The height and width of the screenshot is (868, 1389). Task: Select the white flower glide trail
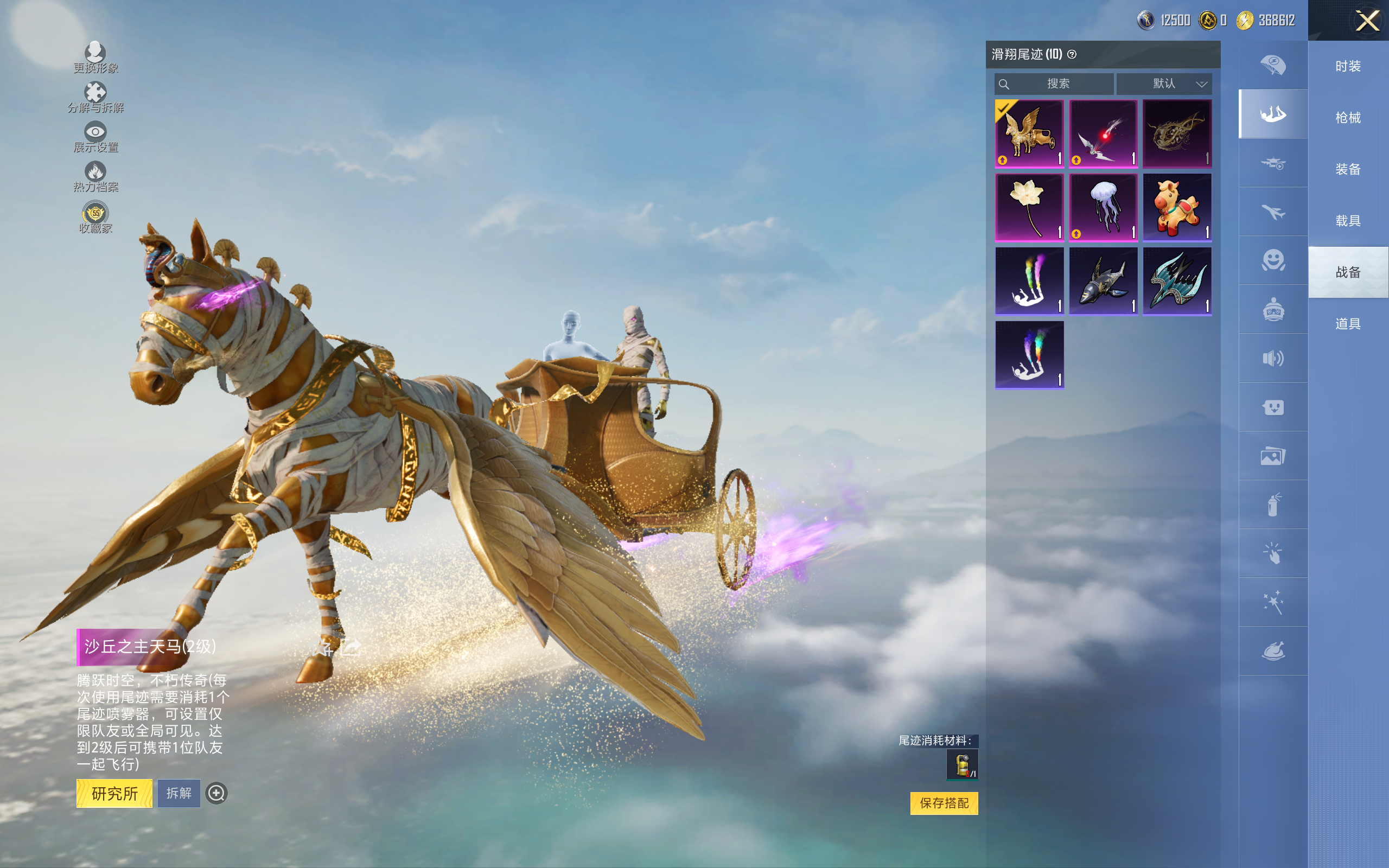click(1029, 207)
